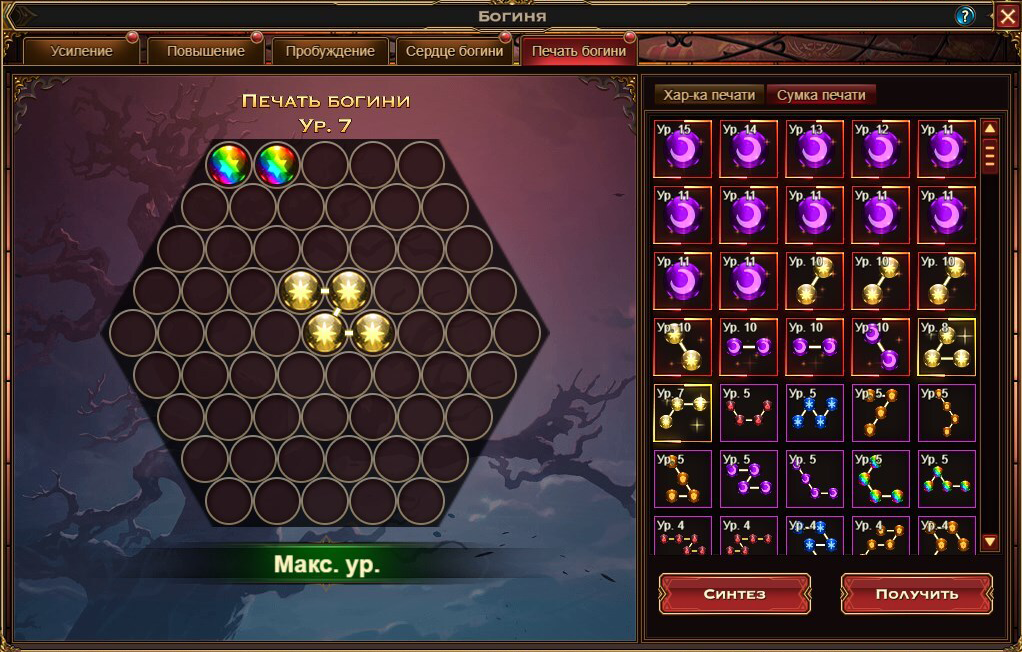
Task: Pick the level 13 purple moon seal
Action: pos(815,150)
